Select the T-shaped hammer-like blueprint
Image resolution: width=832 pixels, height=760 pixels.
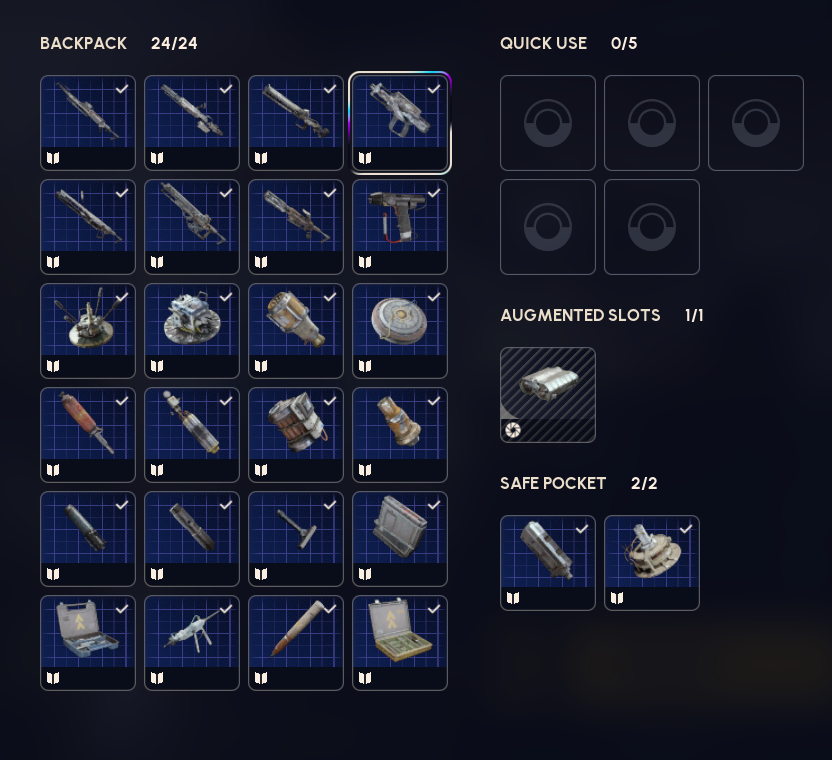coord(296,538)
